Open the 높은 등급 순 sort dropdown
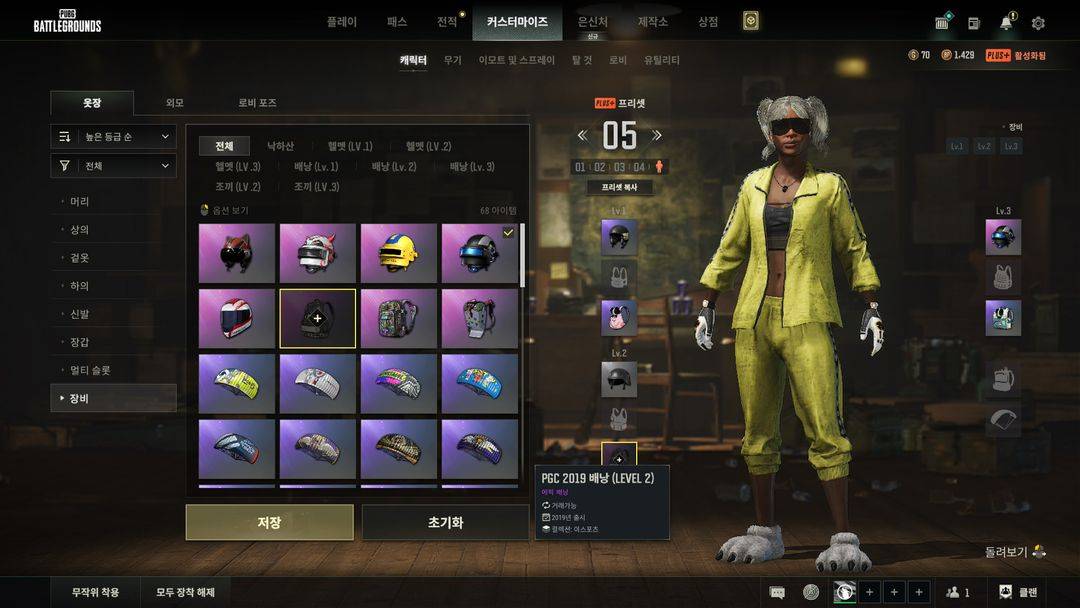Viewport: 1080px width, 608px height. click(x=114, y=136)
